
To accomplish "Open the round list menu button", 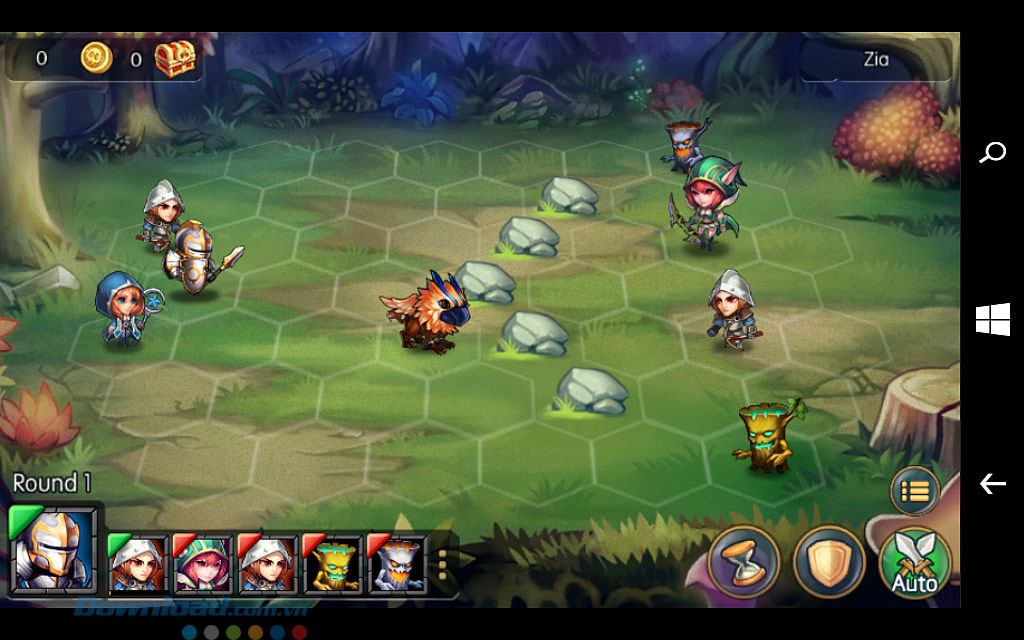I will tap(914, 491).
